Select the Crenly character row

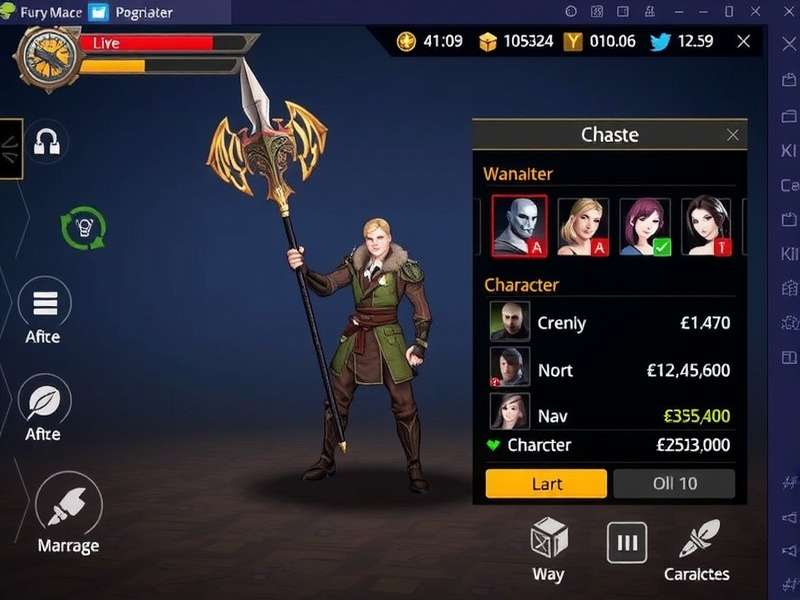point(609,323)
